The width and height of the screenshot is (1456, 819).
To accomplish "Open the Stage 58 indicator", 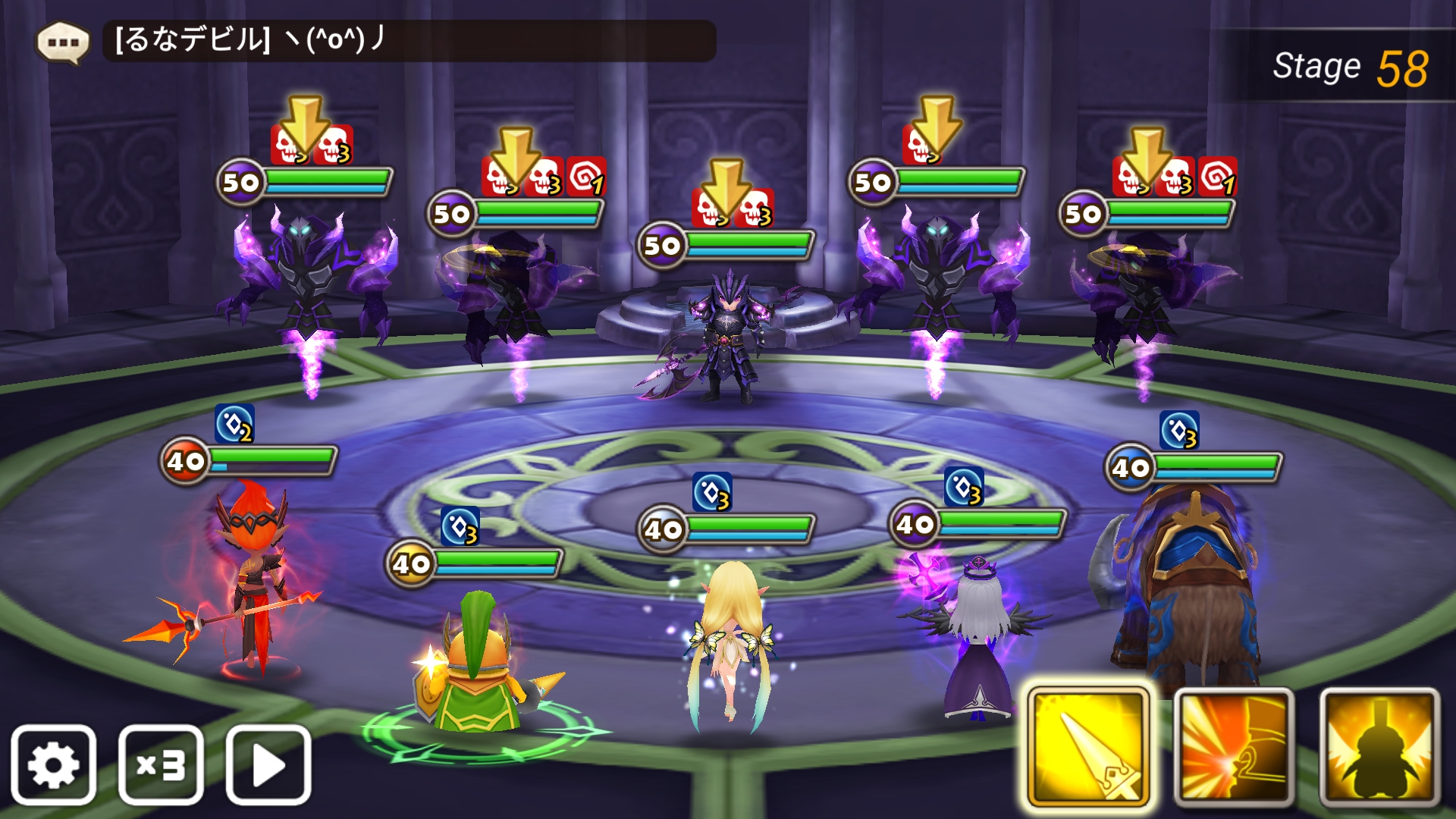I will [x=1357, y=66].
